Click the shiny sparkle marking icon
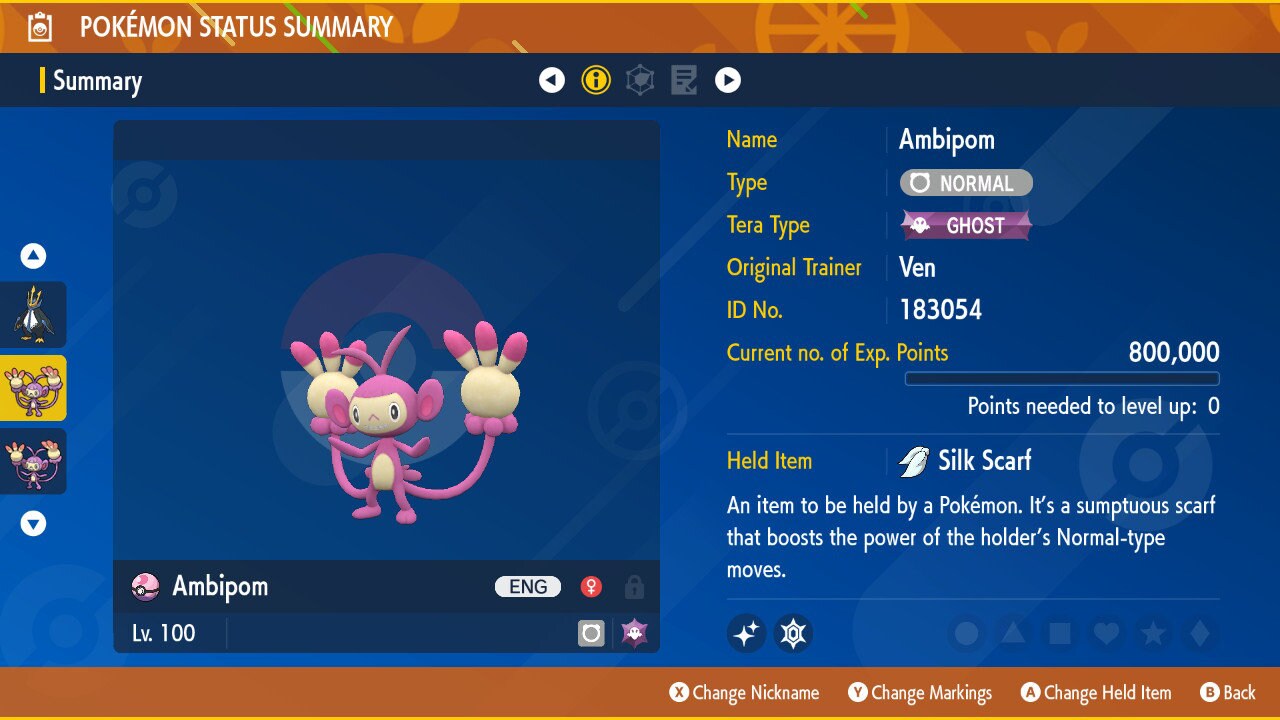Image resolution: width=1280 pixels, height=720 pixels. tap(746, 633)
